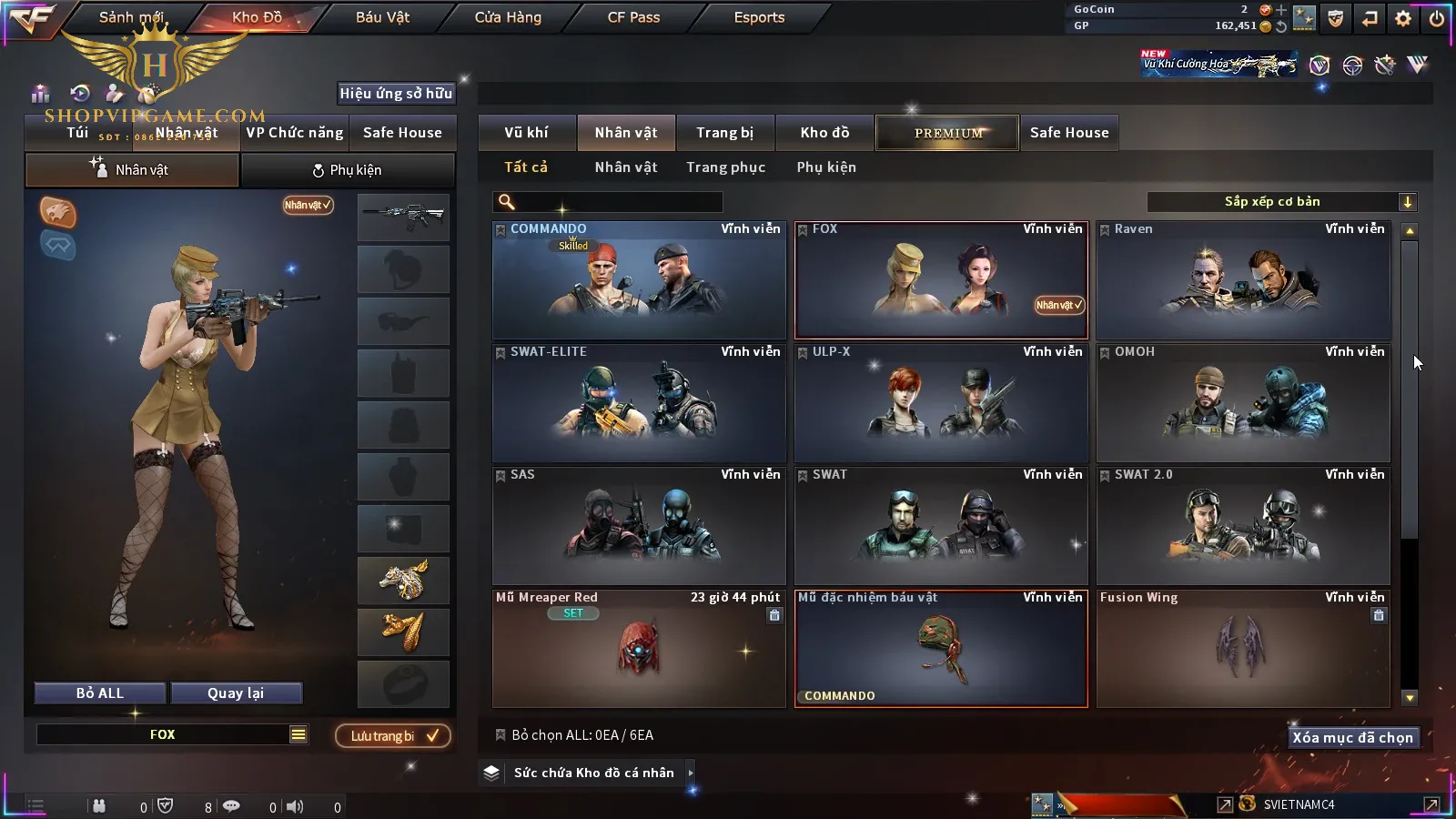Image resolution: width=1456 pixels, height=819 pixels.
Task: Filter by Trang phục subcategory
Action: [x=725, y=167]
